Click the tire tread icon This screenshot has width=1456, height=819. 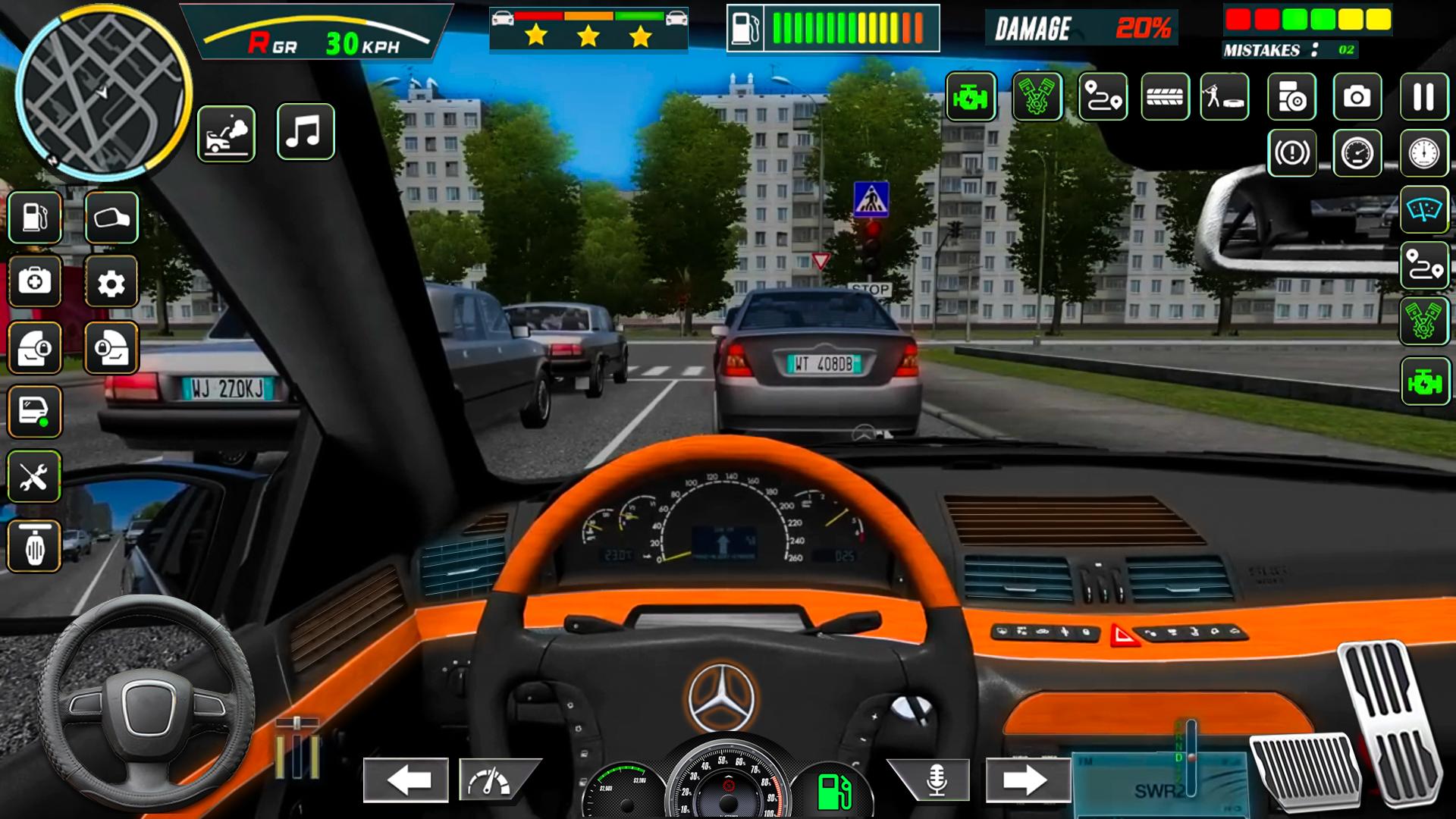(1165, 96)
